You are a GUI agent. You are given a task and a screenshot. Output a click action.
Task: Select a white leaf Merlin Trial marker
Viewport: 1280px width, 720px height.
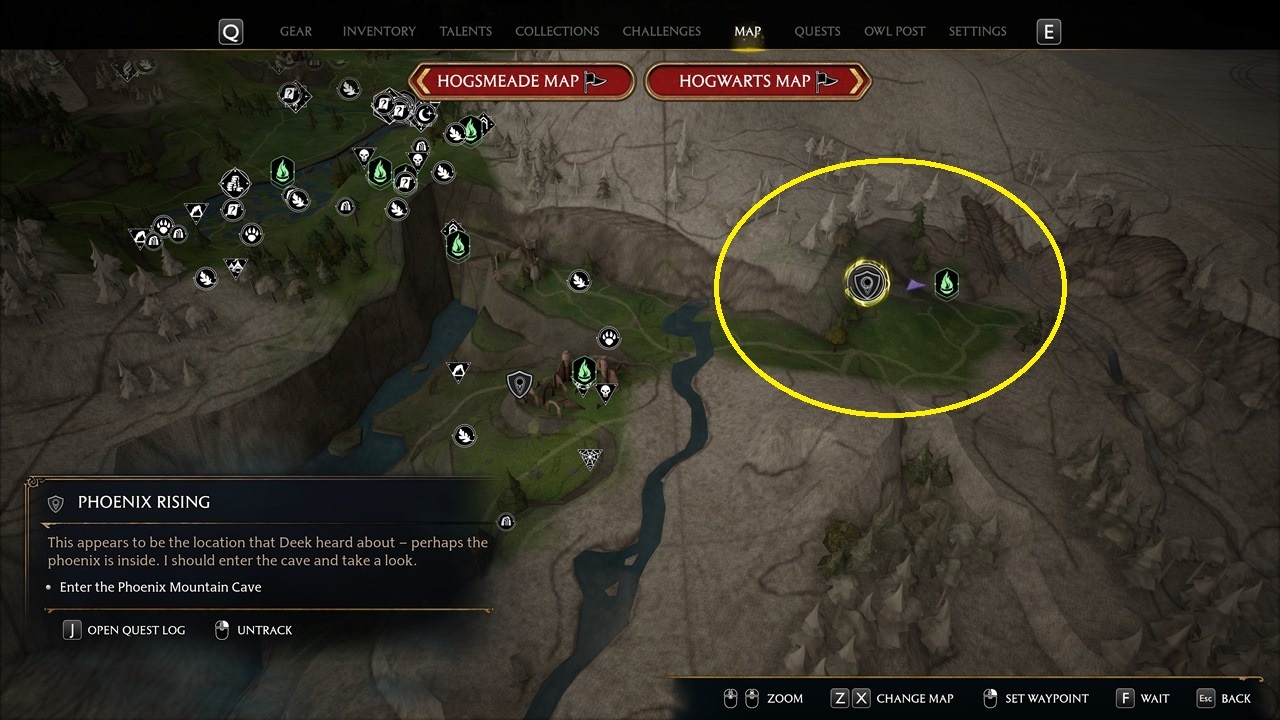(x=465, y=435)
